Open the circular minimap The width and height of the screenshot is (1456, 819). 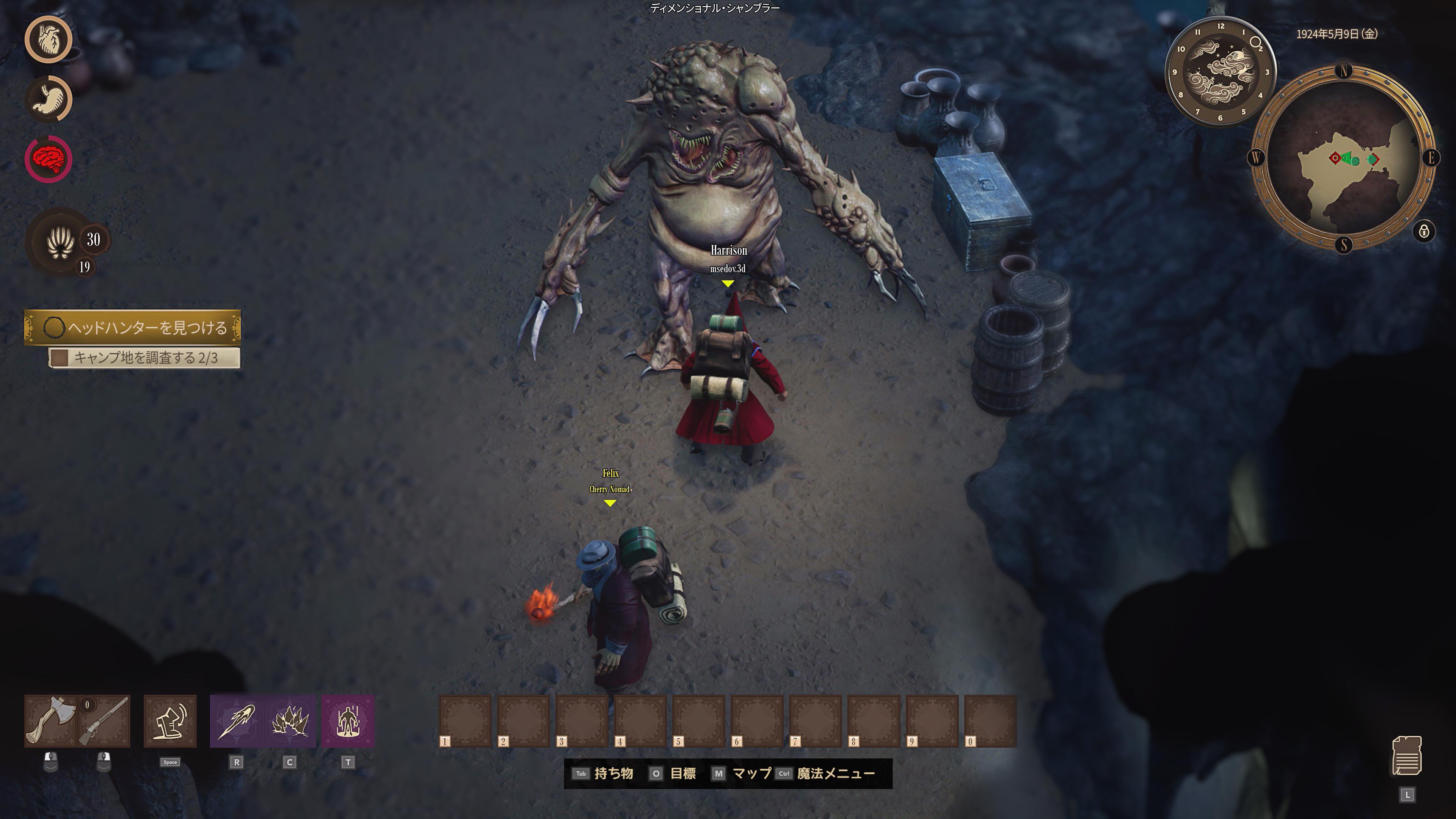click(x=1343, y=159)
